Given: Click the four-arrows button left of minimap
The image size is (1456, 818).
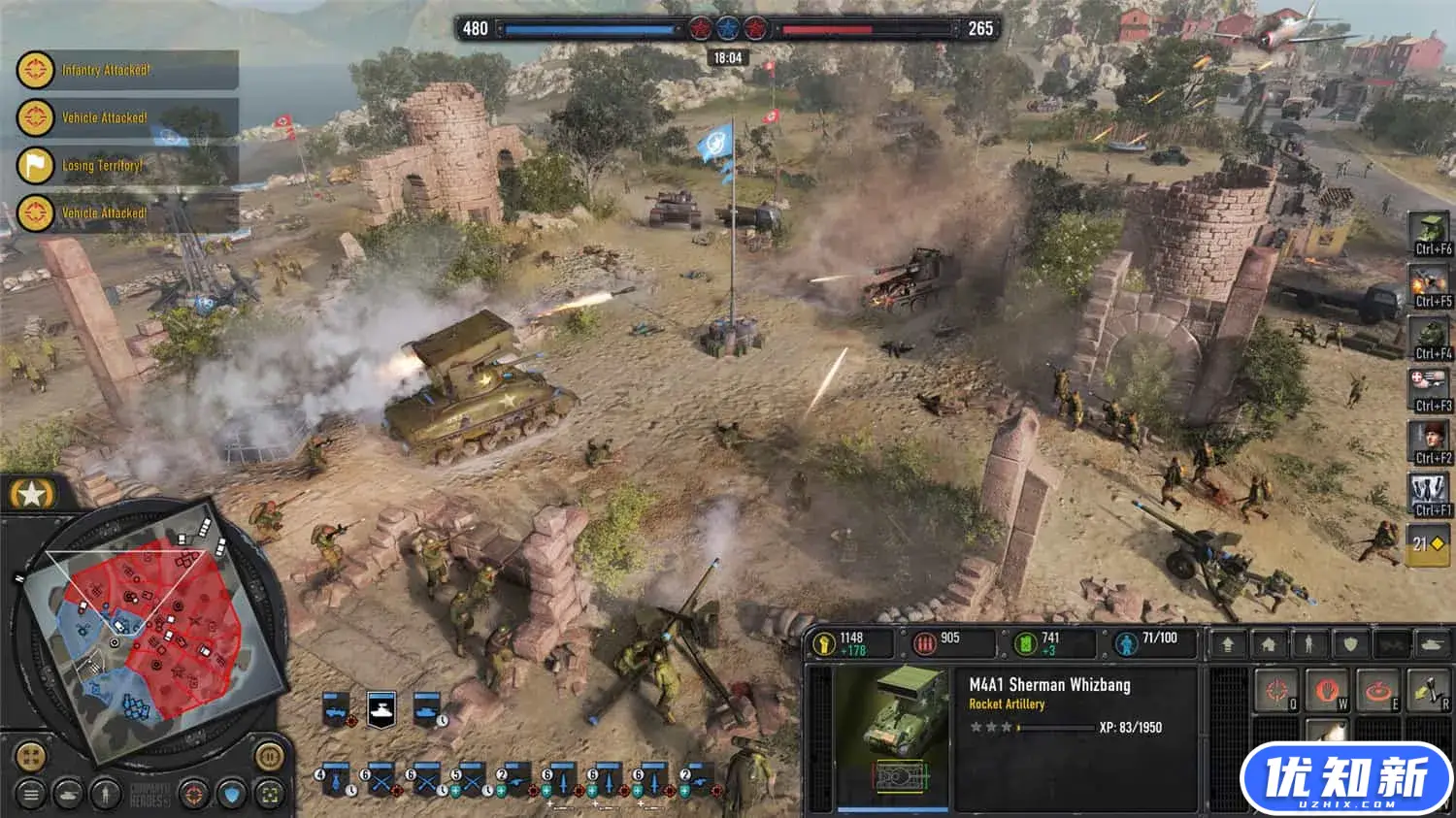Looking at the screenshot, I should [30, 756].
